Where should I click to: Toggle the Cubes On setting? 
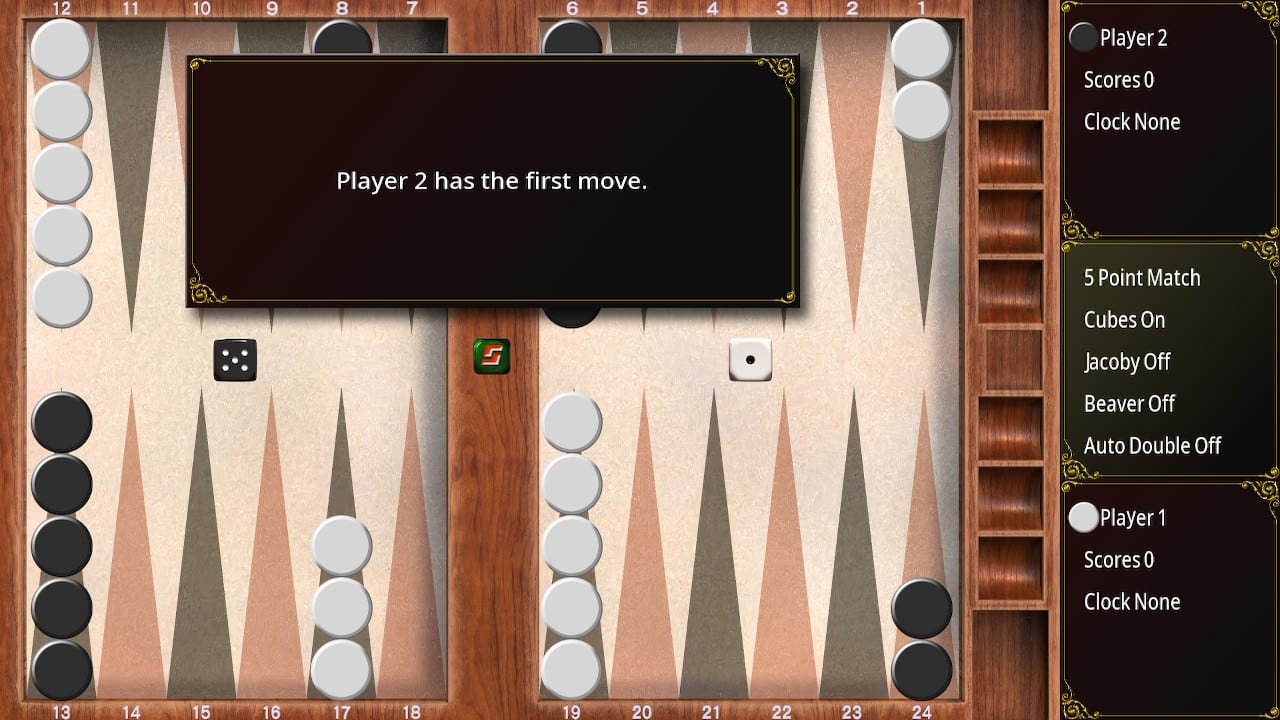click(x=1123, y=319)
